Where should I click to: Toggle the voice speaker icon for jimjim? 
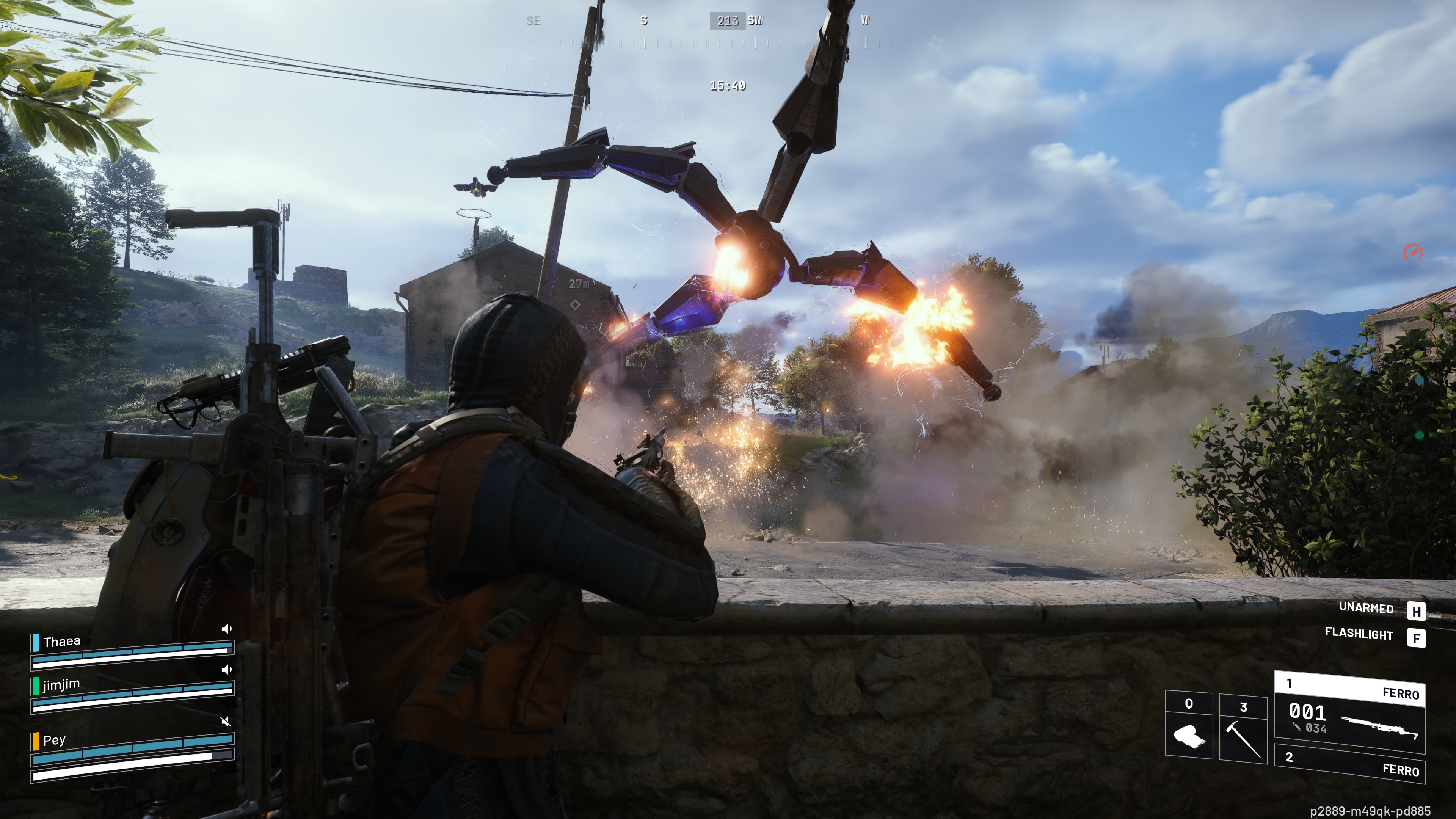(x=227, y=670)
